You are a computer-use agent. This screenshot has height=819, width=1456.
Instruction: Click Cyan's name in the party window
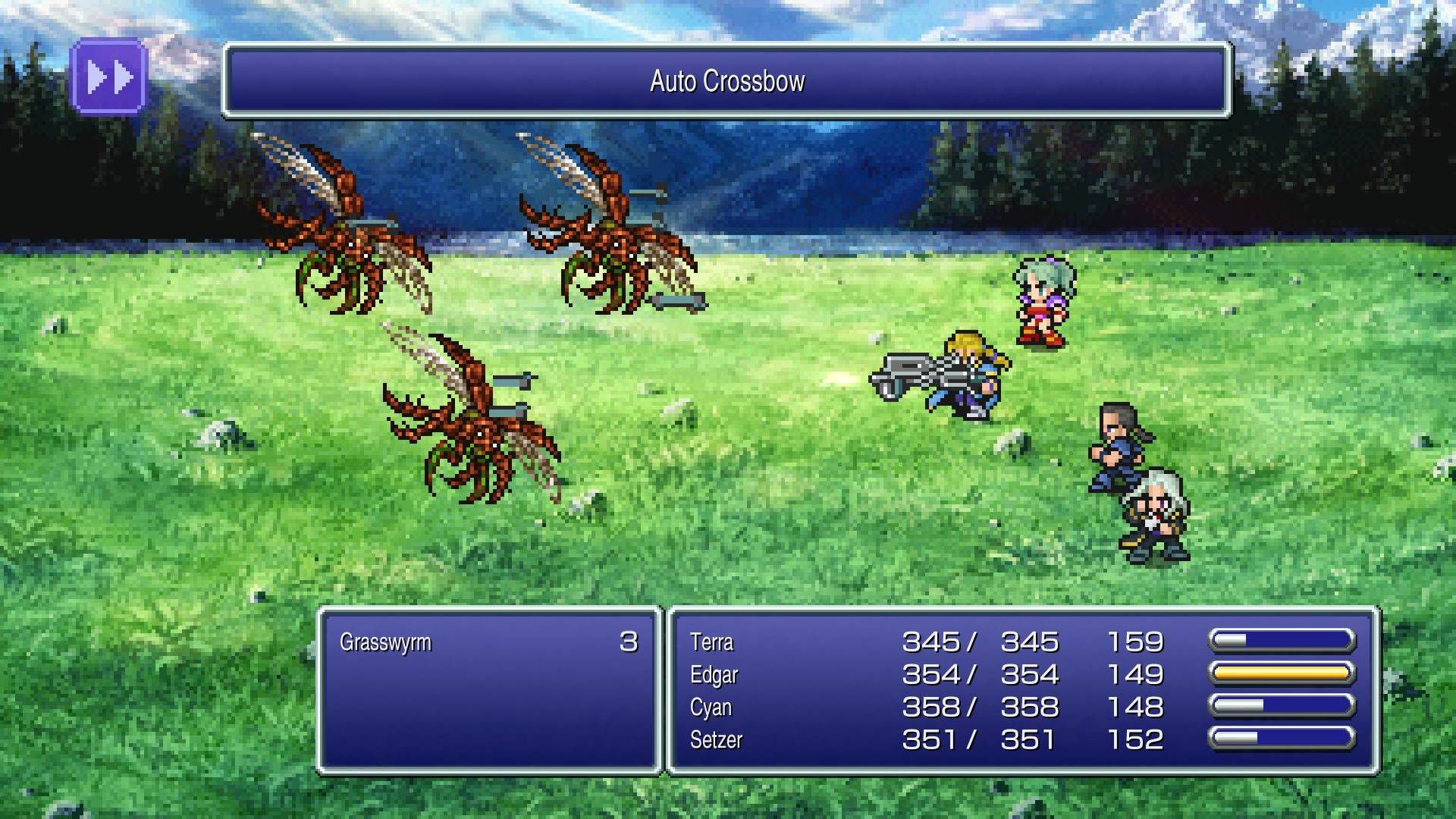click(710, 708)
